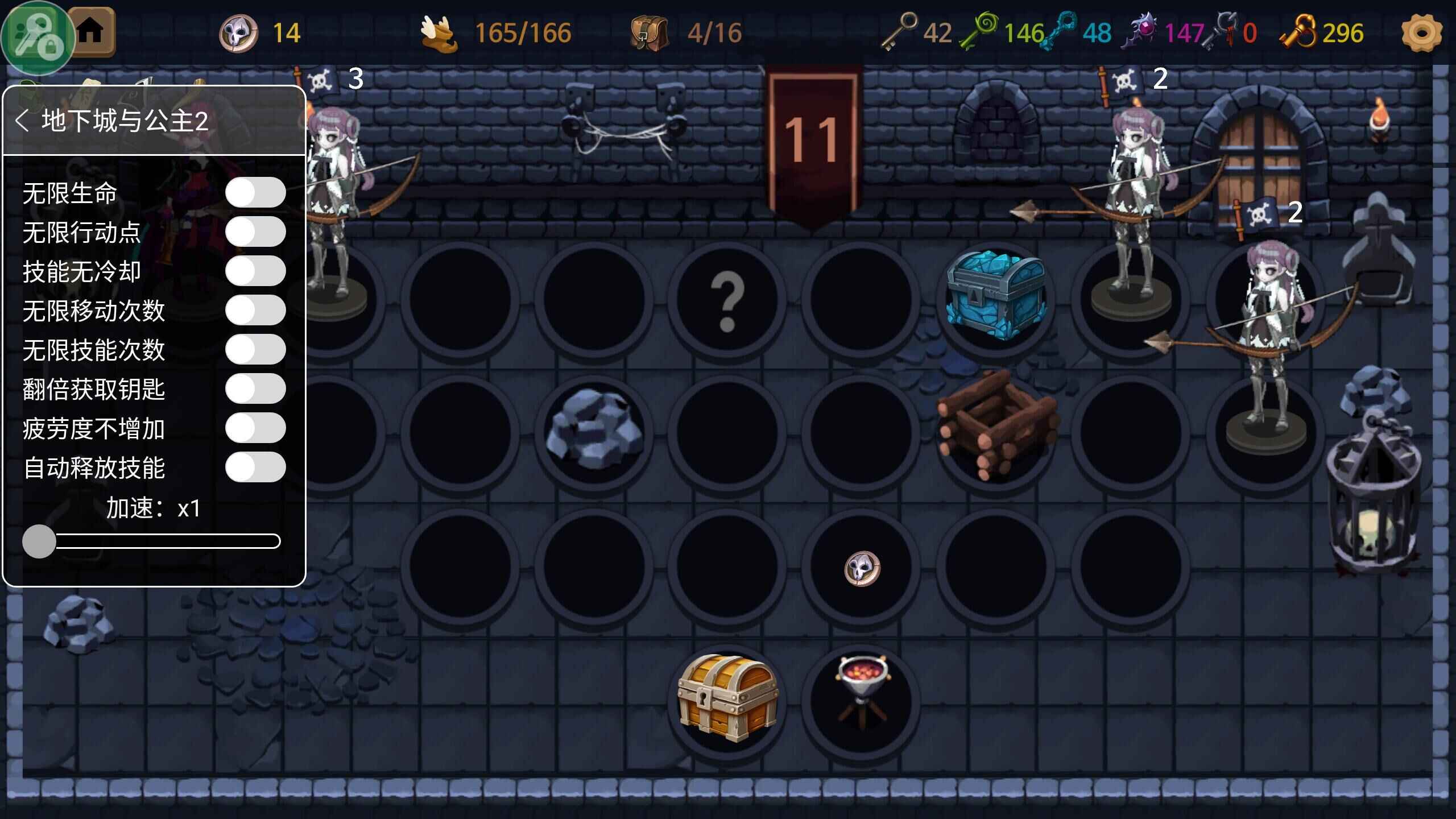Enable the 无限行动点 toggle
This screenshot has width=1456, height=819.
click(x=255, y=232)
